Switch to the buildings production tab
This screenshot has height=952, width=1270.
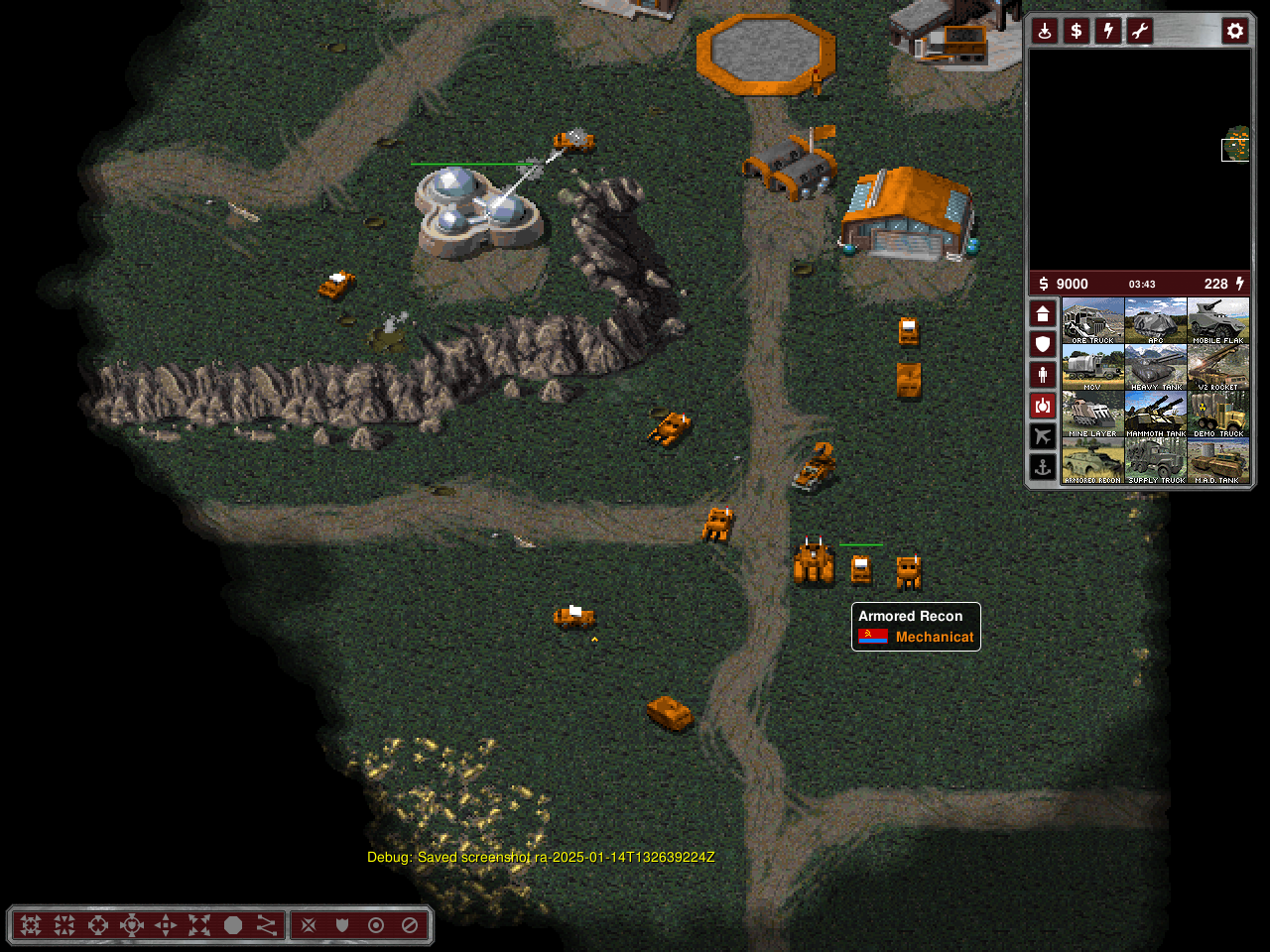1043,313
